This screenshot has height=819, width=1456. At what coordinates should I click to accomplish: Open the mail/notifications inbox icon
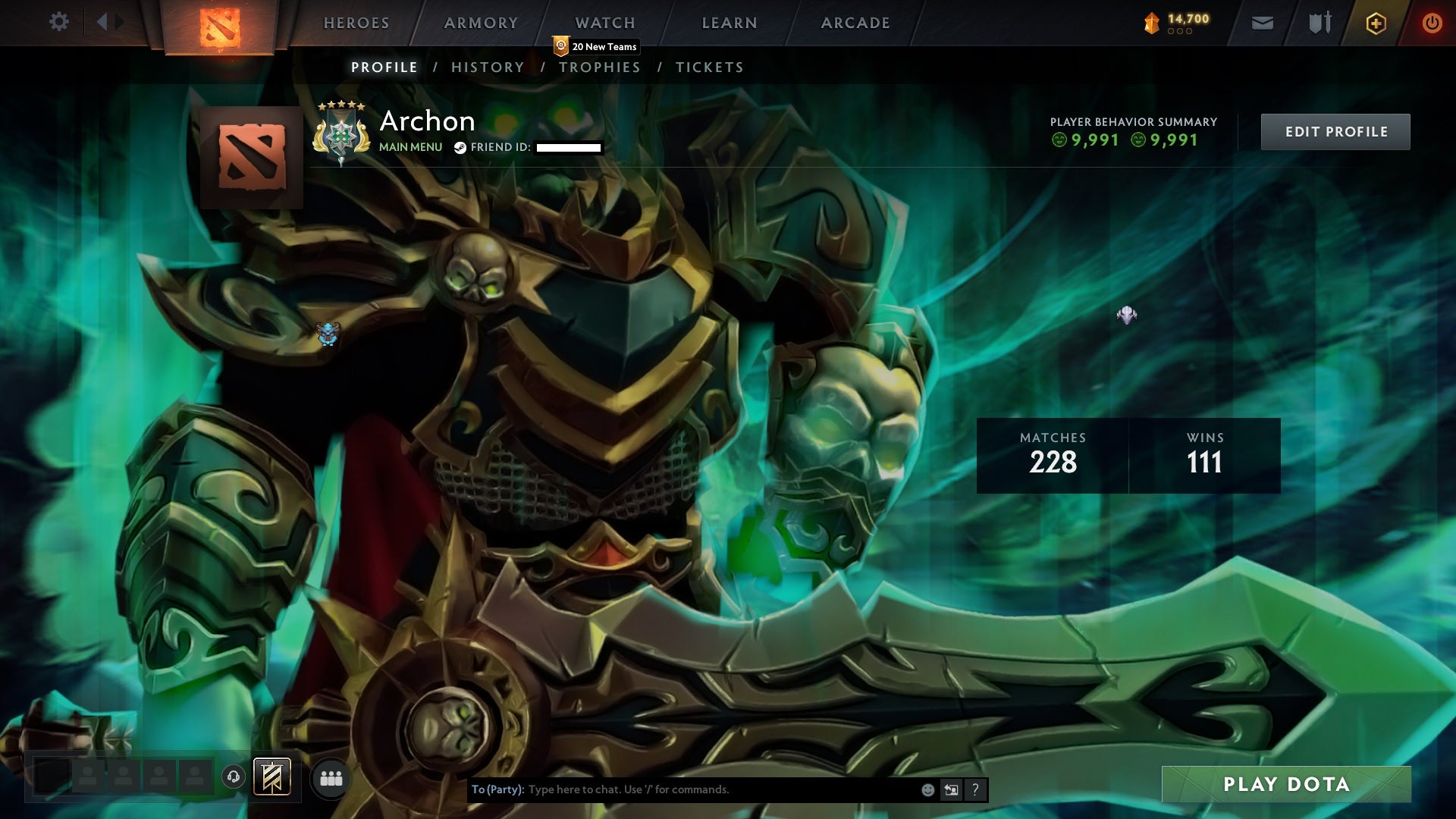tap(1262, 23)
